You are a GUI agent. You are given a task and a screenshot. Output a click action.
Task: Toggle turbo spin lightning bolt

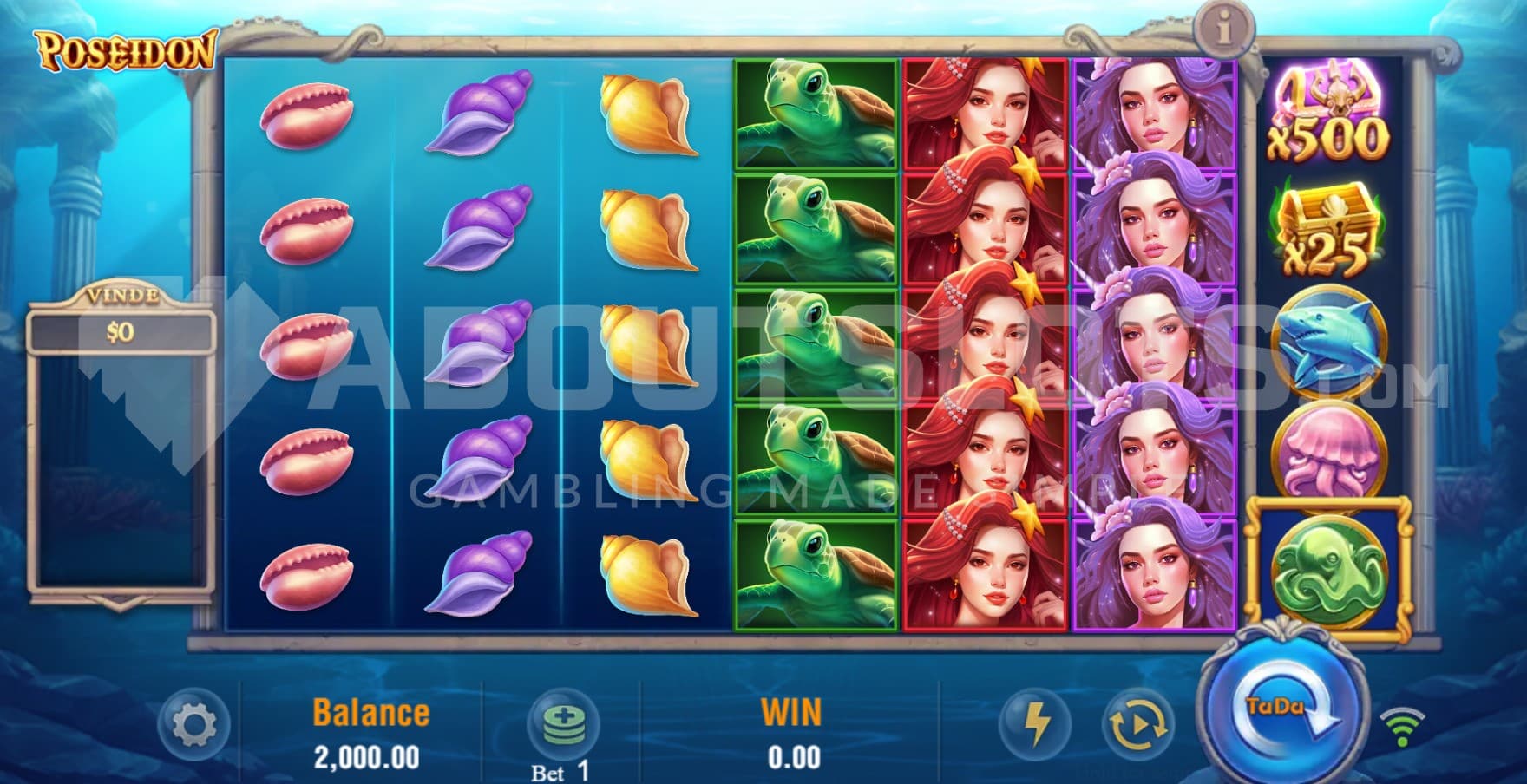(1037, 722)
